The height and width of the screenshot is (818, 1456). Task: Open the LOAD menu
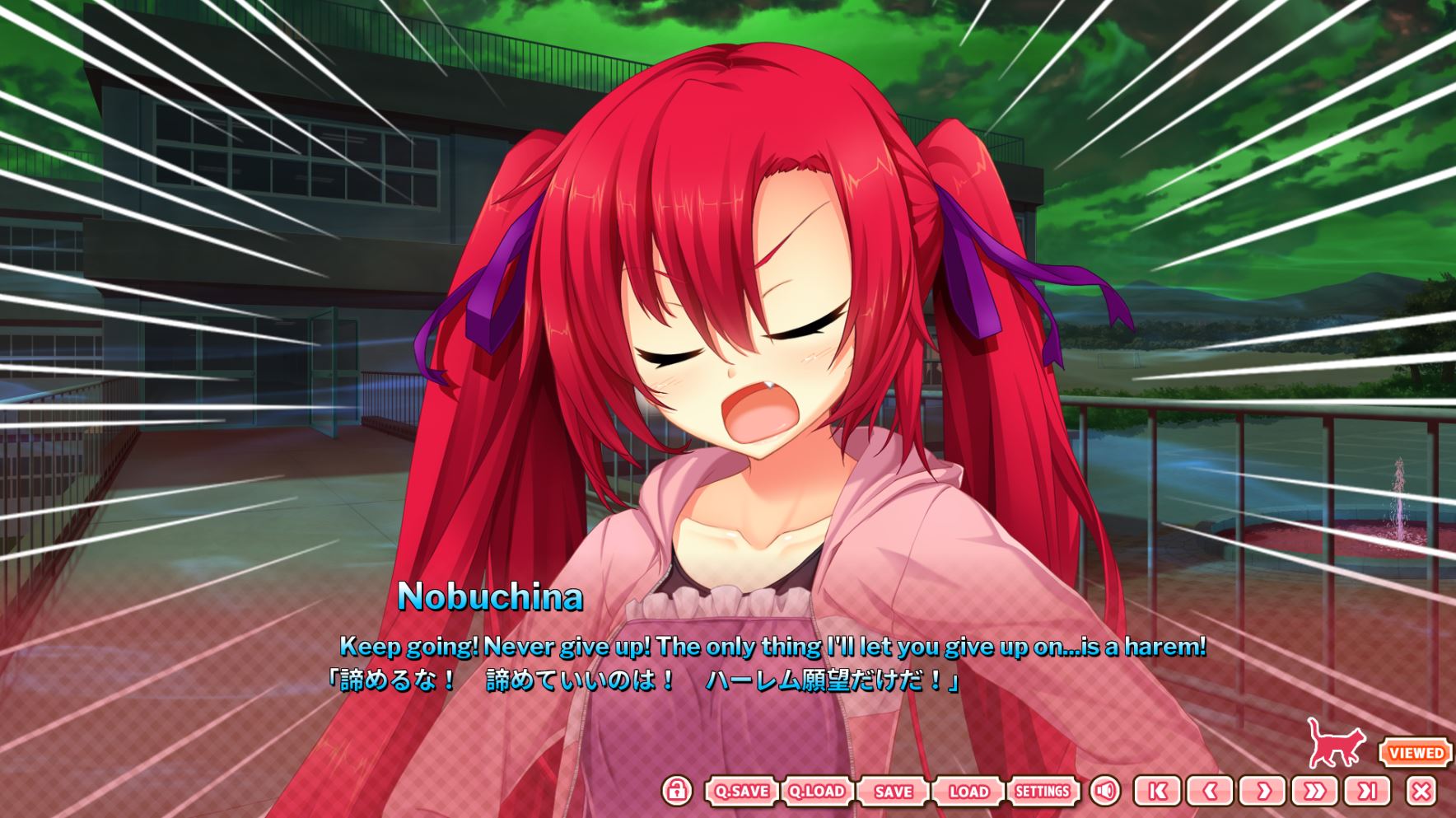(968, 792)
